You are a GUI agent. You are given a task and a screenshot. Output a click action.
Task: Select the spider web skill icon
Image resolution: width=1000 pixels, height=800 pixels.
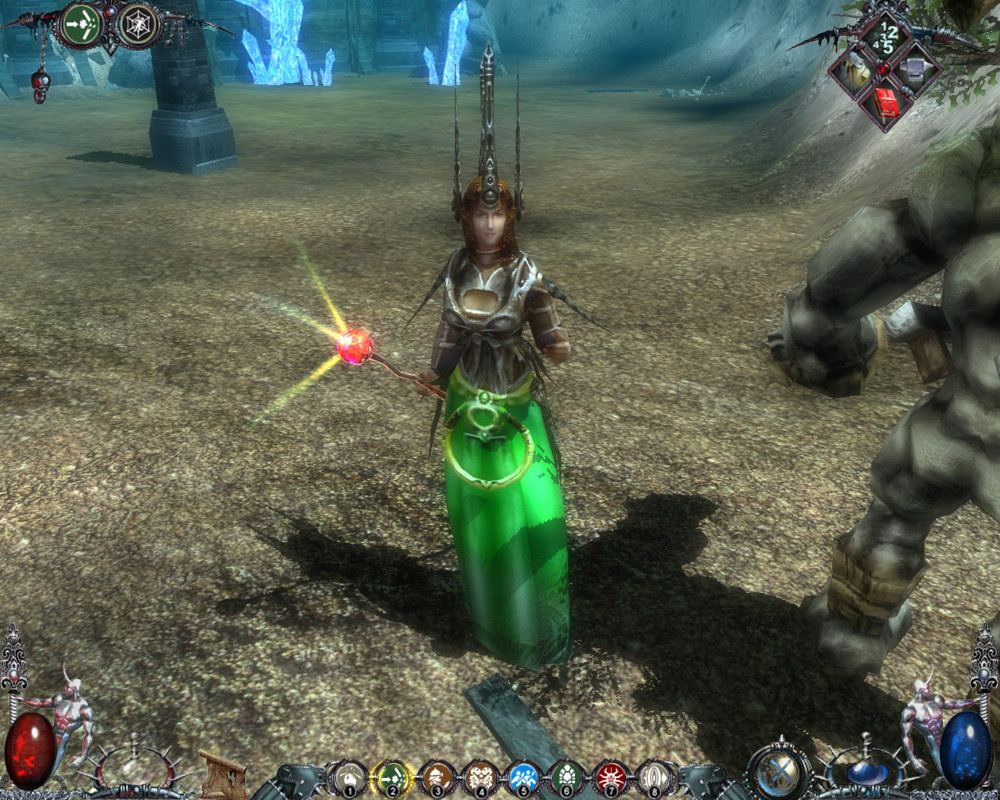(x=138, y=24)
